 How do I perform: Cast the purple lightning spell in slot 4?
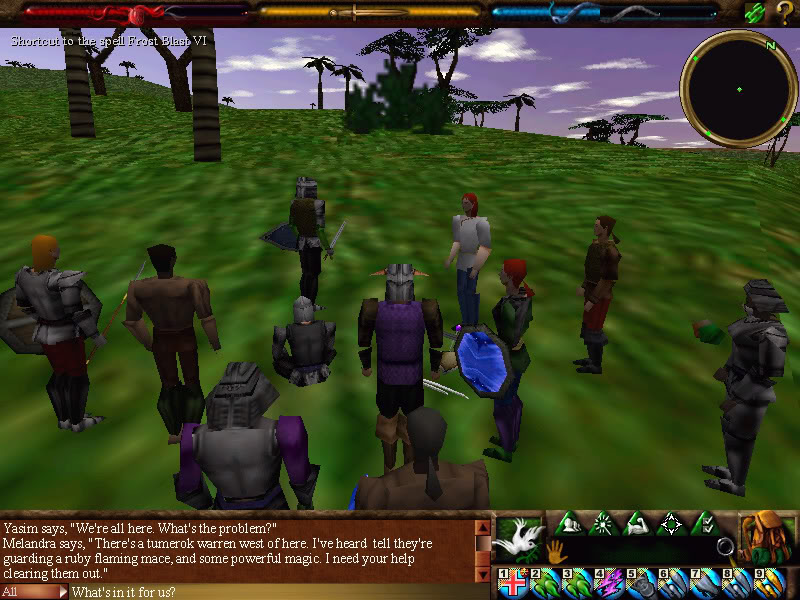[x=608, y=583]
